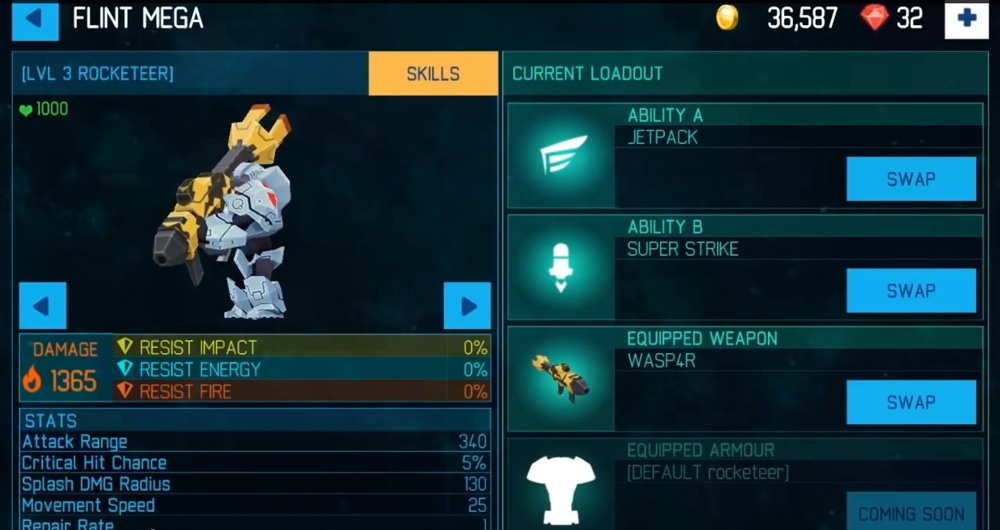Swap the Super Strike ability
1000x530 pixels.
pyautogui.click(x=911, y=291)
